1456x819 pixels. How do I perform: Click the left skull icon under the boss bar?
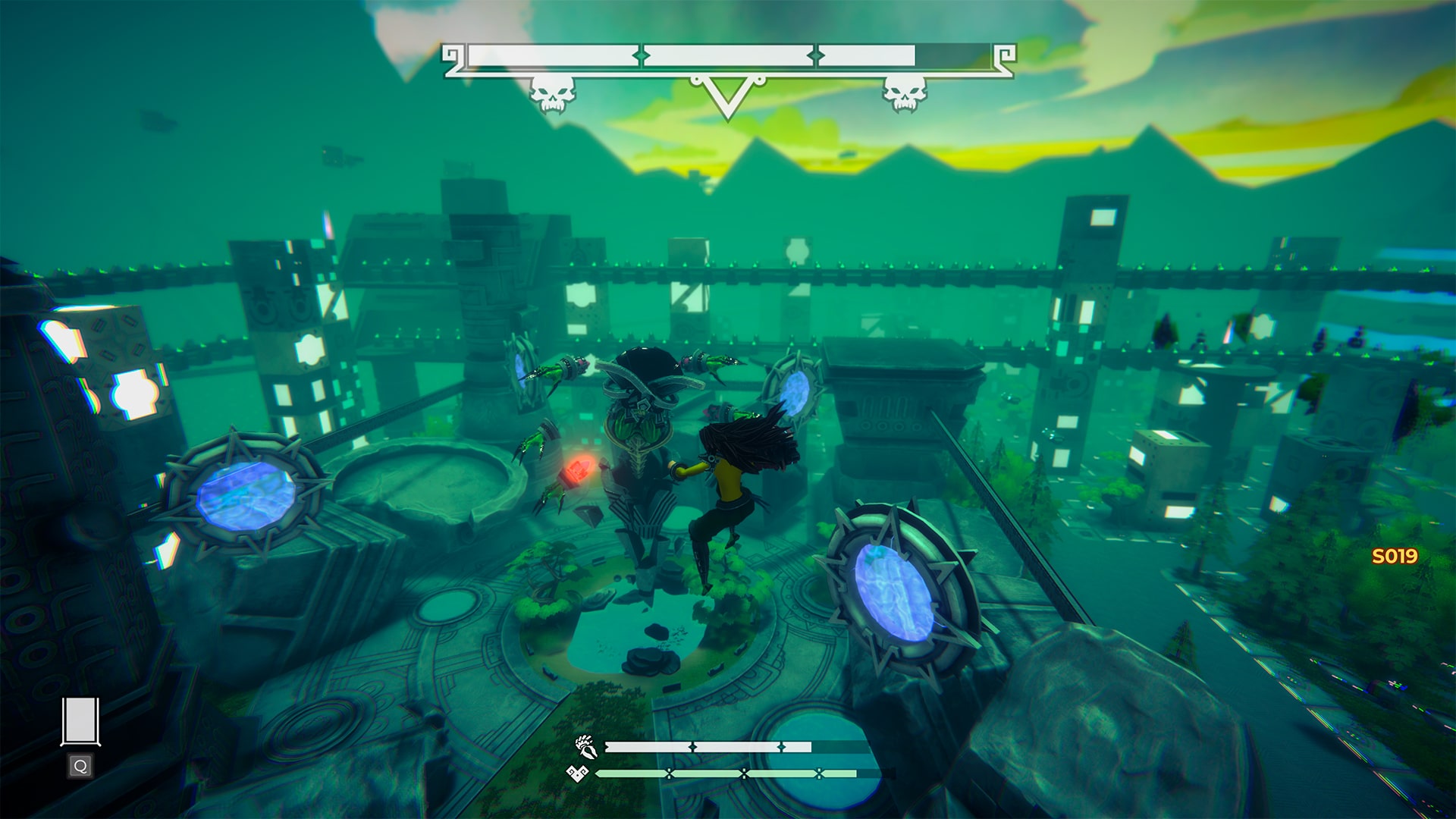(554, 93)
